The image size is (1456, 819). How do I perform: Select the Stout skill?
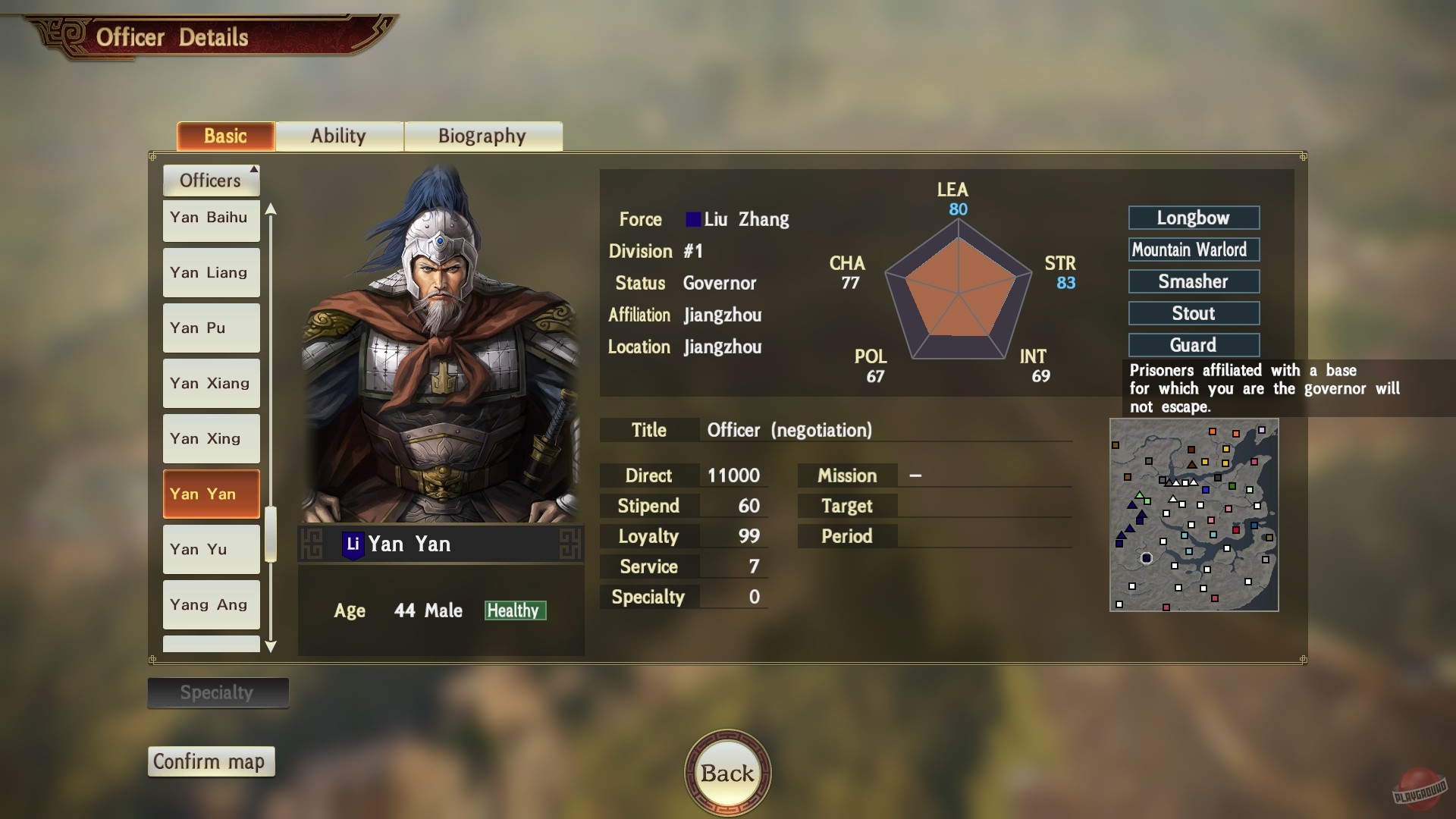pos(1194,313)
